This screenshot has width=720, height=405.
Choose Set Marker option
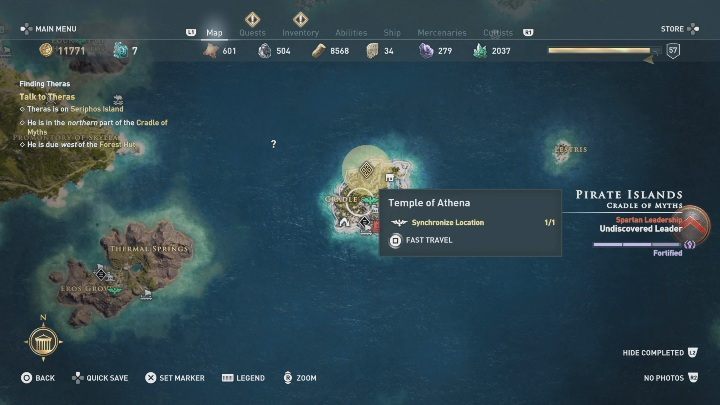coord(174,378)
